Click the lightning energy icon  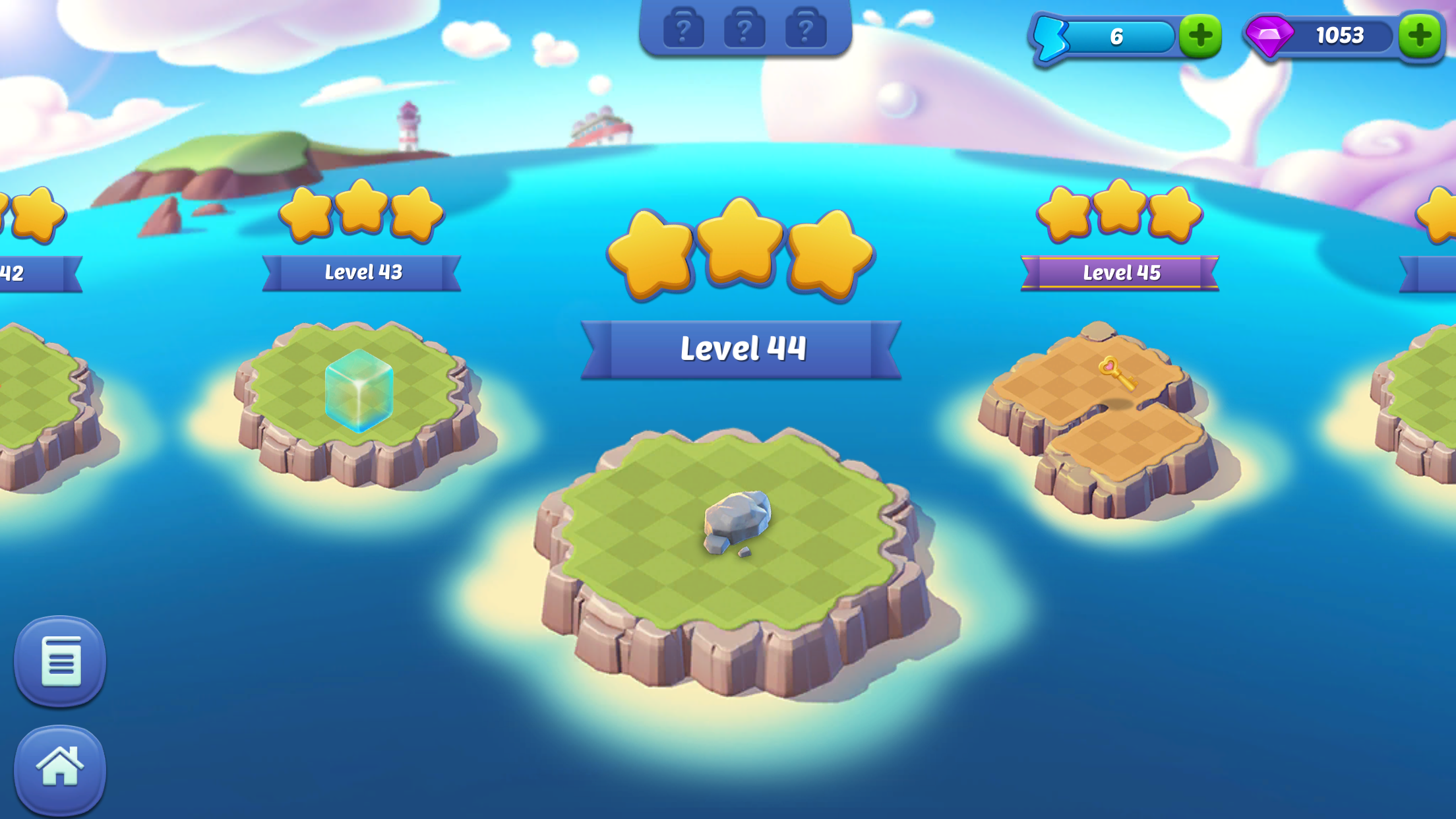[1050, 36]
